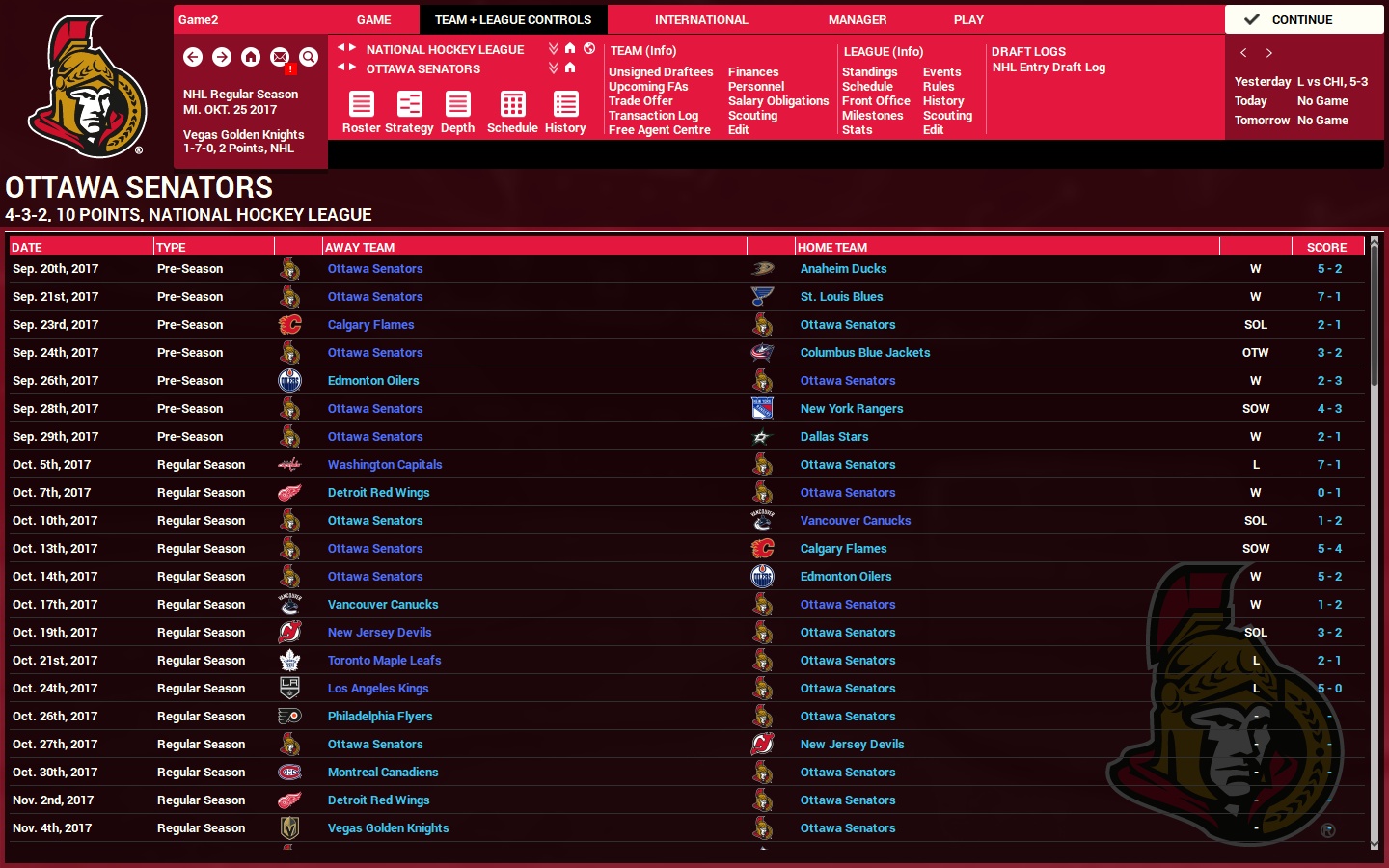The height and width of the screenshot is (868, 1389).
Task: Click the forward navigation arrow
Action: [222, 57]
